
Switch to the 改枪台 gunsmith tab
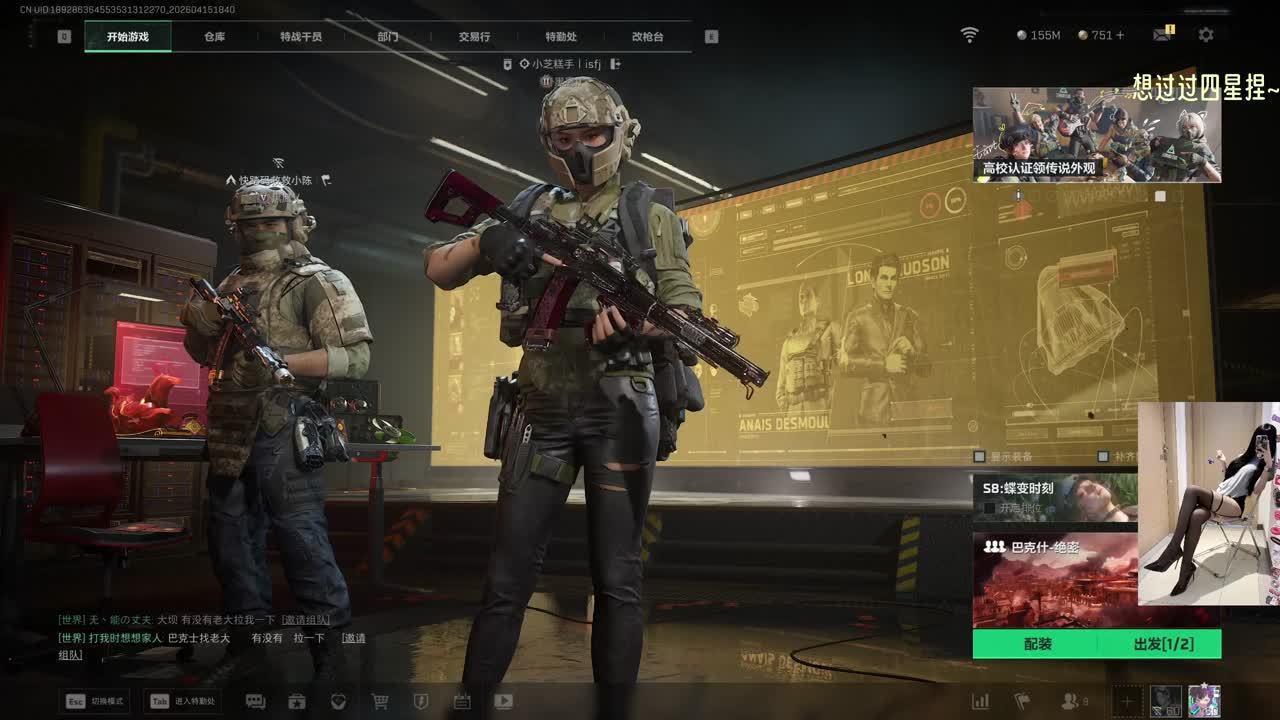647,37
